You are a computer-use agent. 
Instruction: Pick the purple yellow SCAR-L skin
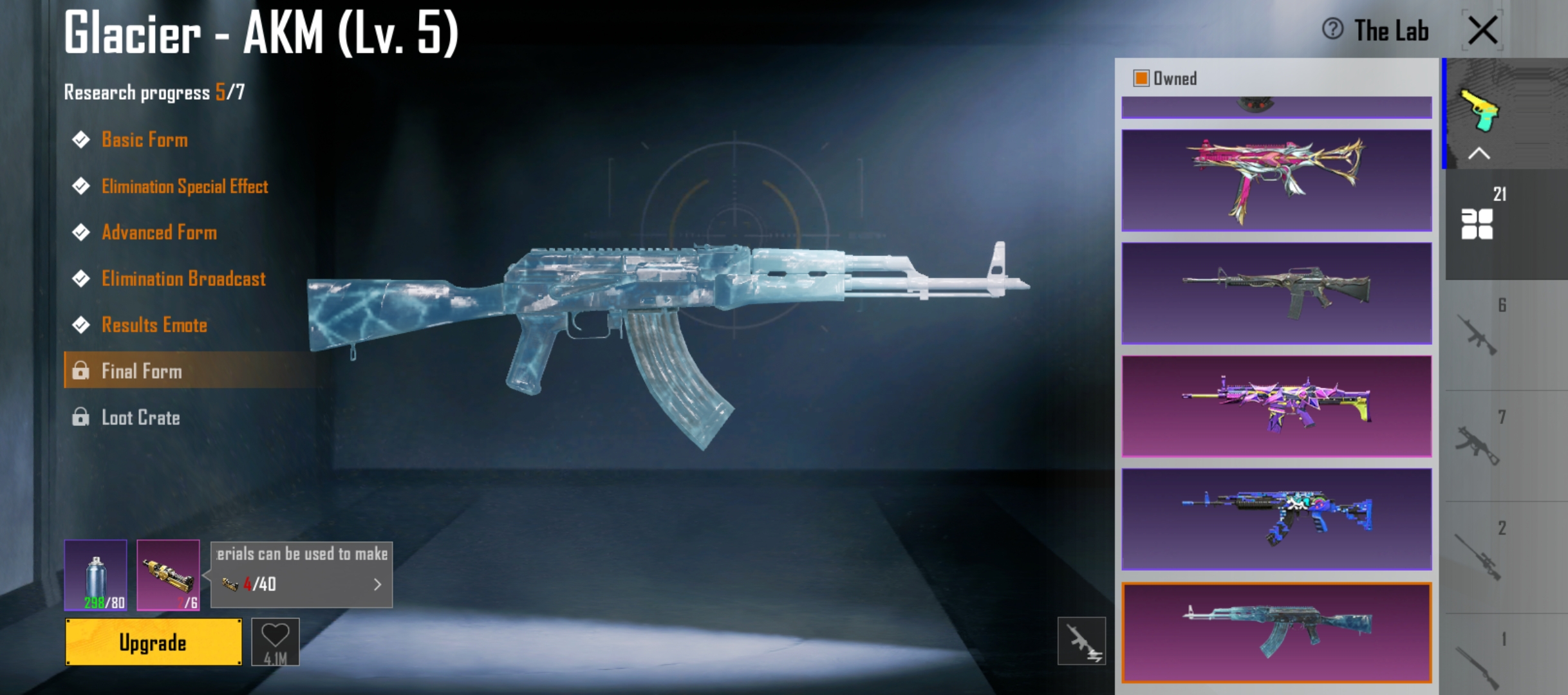1276,407
